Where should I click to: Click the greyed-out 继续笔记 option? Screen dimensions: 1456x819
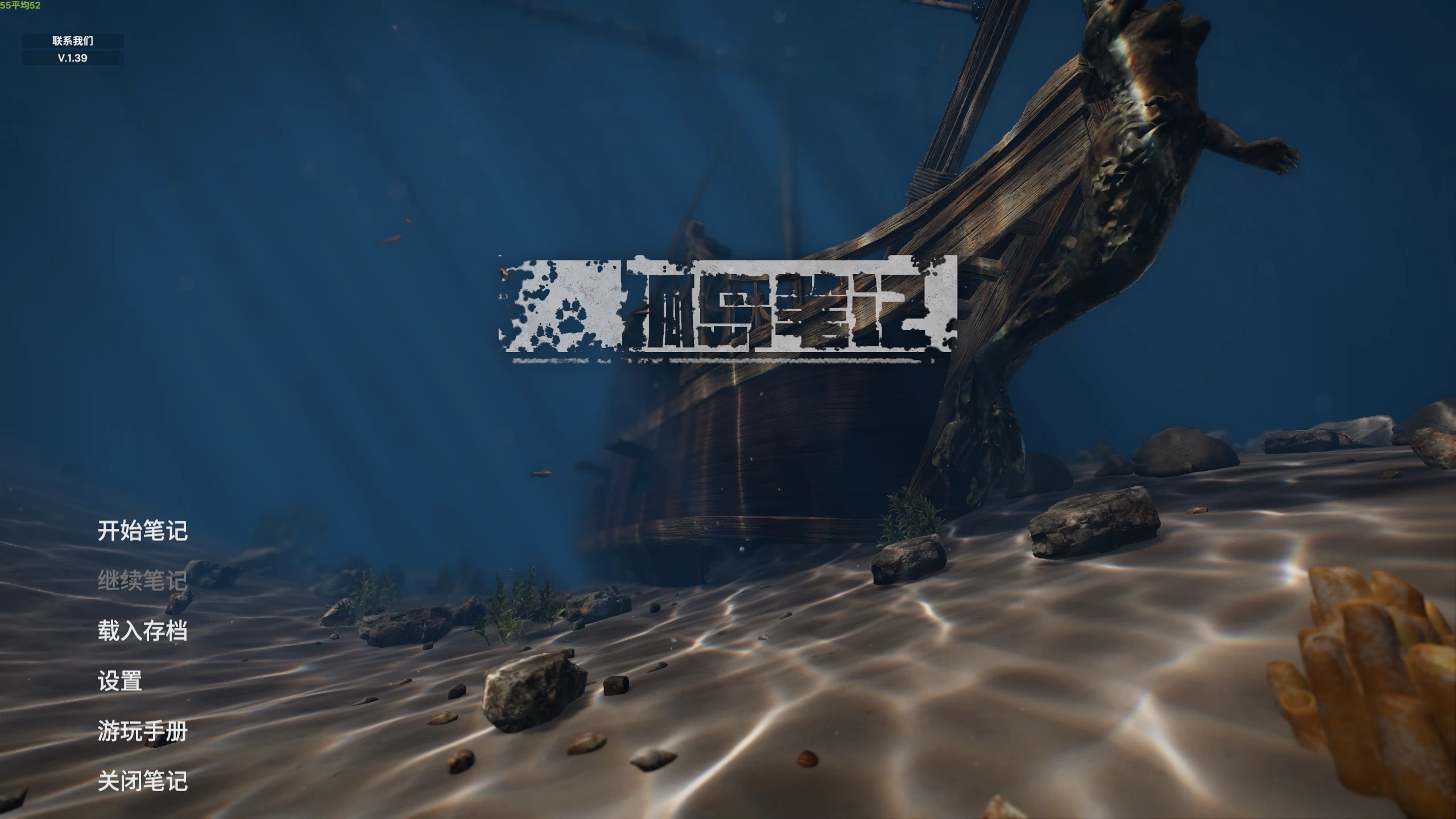pos(143,581)
